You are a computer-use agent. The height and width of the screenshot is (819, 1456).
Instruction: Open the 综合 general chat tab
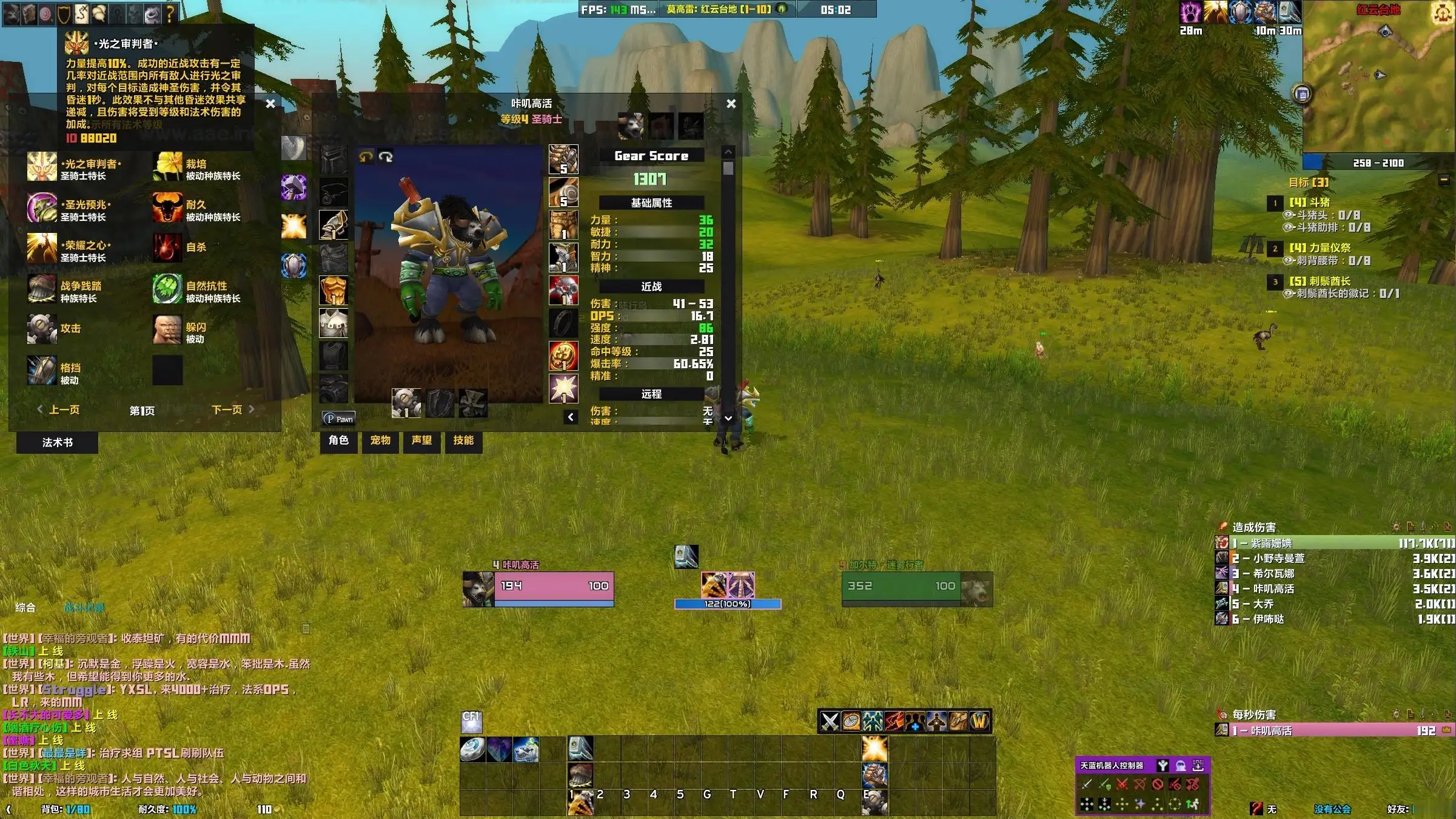pyautogui.click(x=25, y=607)
